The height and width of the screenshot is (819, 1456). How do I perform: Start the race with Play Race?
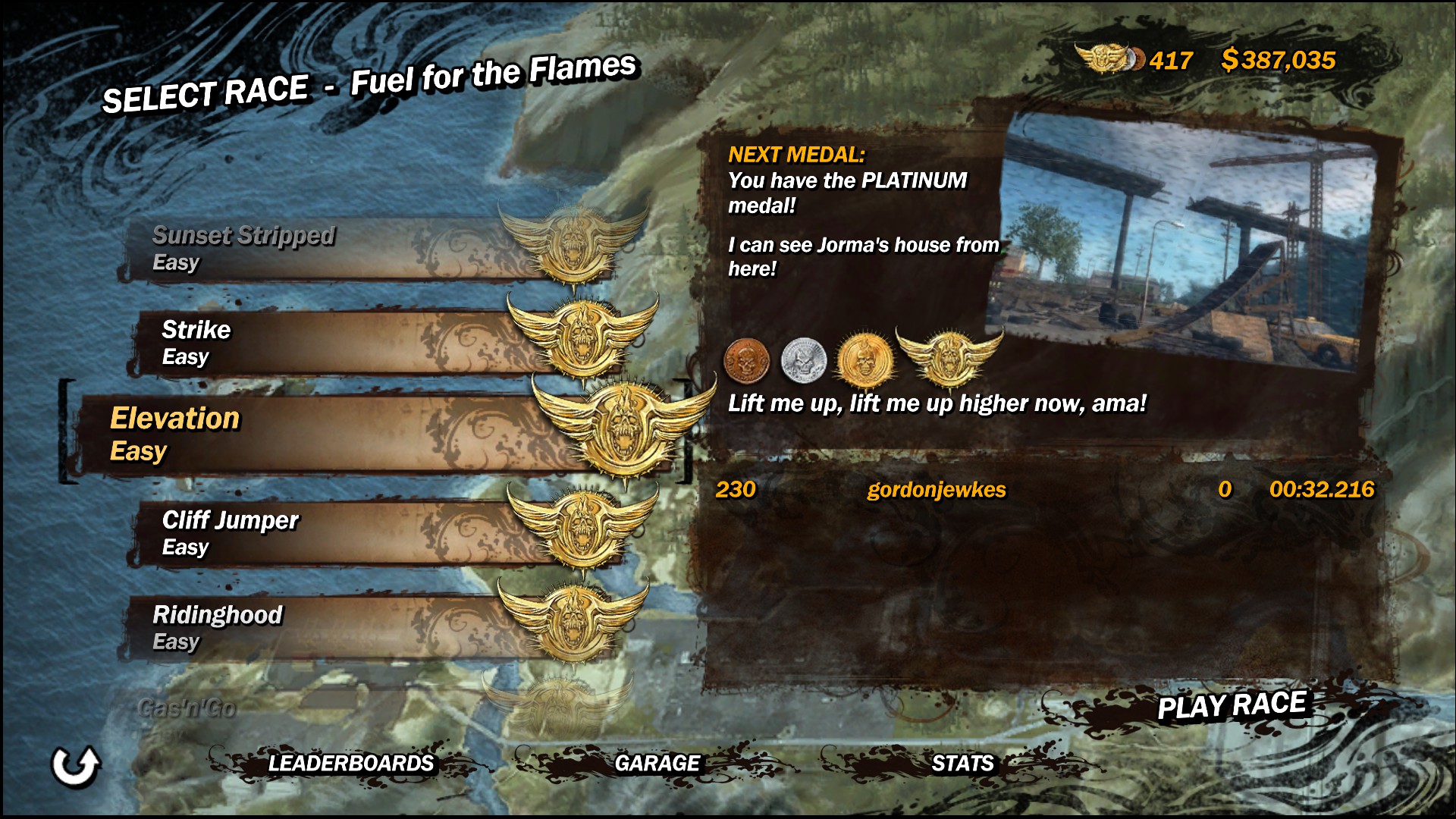click(x=1231, y=706)
